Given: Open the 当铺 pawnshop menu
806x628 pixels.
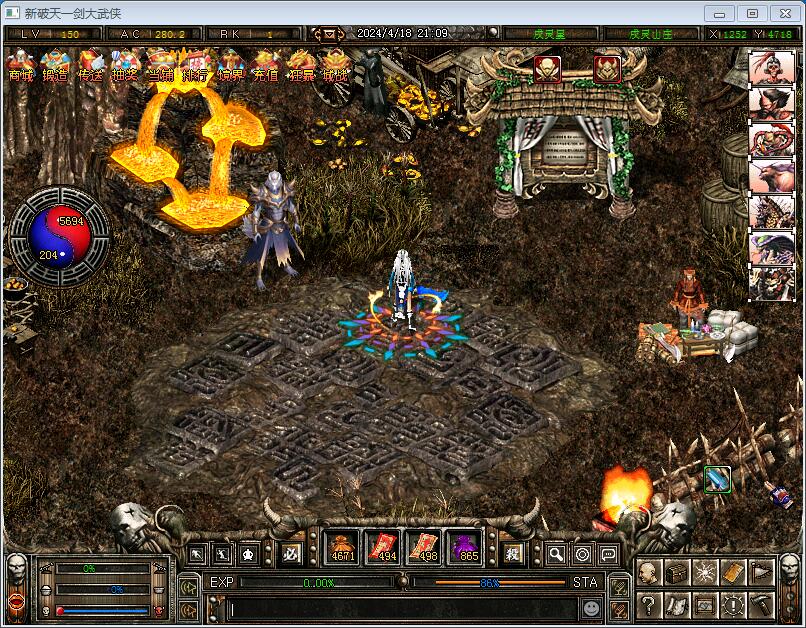Looking at the screenshot, I should (160, 66).
